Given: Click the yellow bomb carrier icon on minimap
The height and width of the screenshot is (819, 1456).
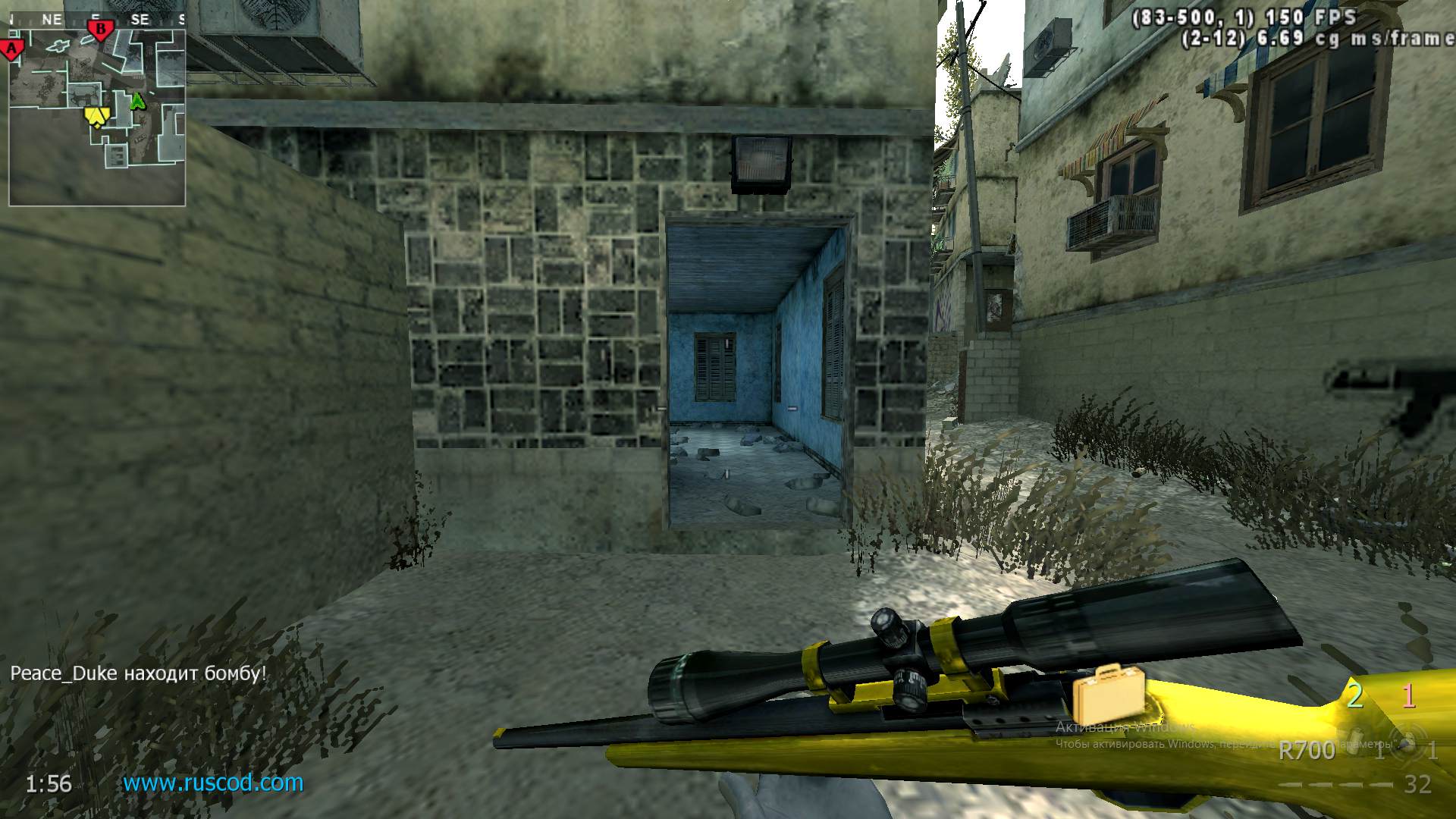Looking at the screenshot, I should click(x=96, y=115).
